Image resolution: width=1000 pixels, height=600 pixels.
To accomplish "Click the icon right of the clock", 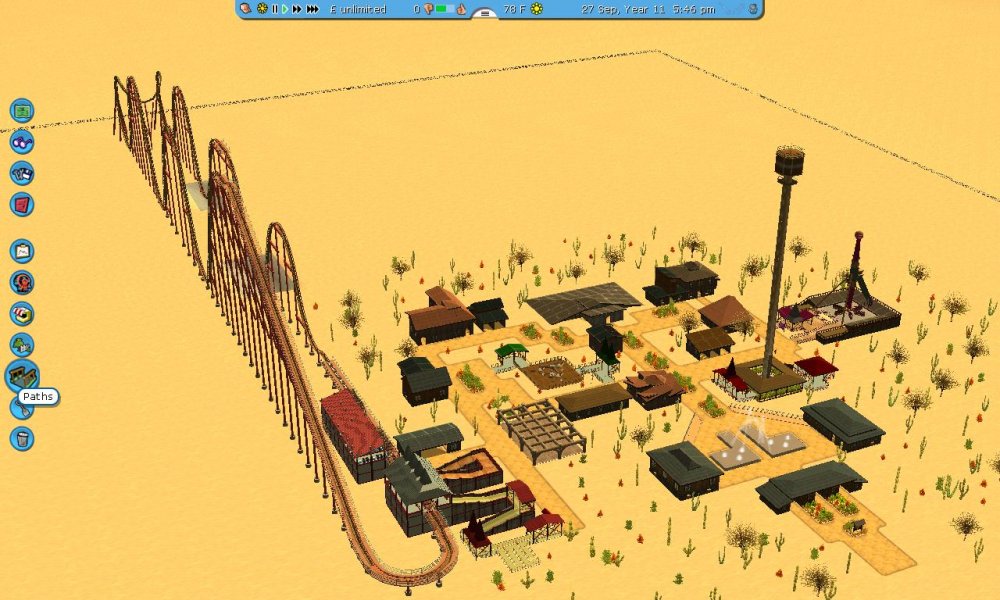I will [x=753, y=9].
